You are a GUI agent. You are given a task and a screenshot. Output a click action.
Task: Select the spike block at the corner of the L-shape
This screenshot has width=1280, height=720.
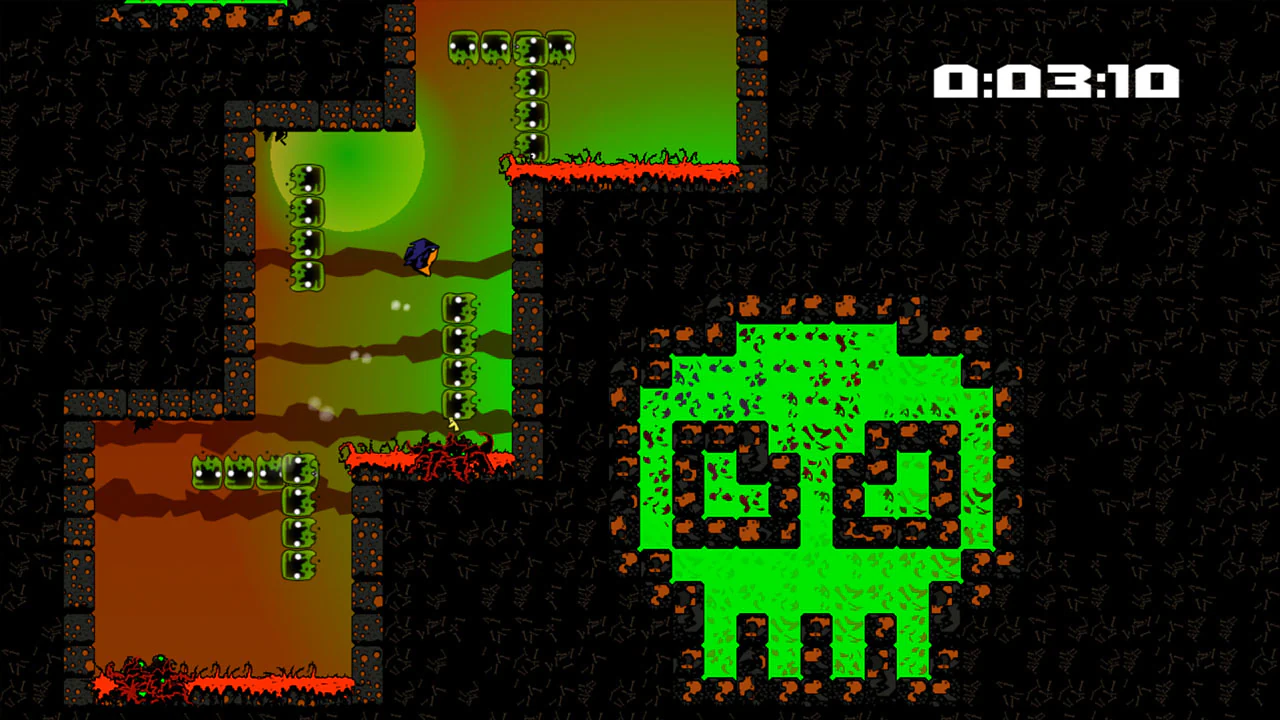300,473
